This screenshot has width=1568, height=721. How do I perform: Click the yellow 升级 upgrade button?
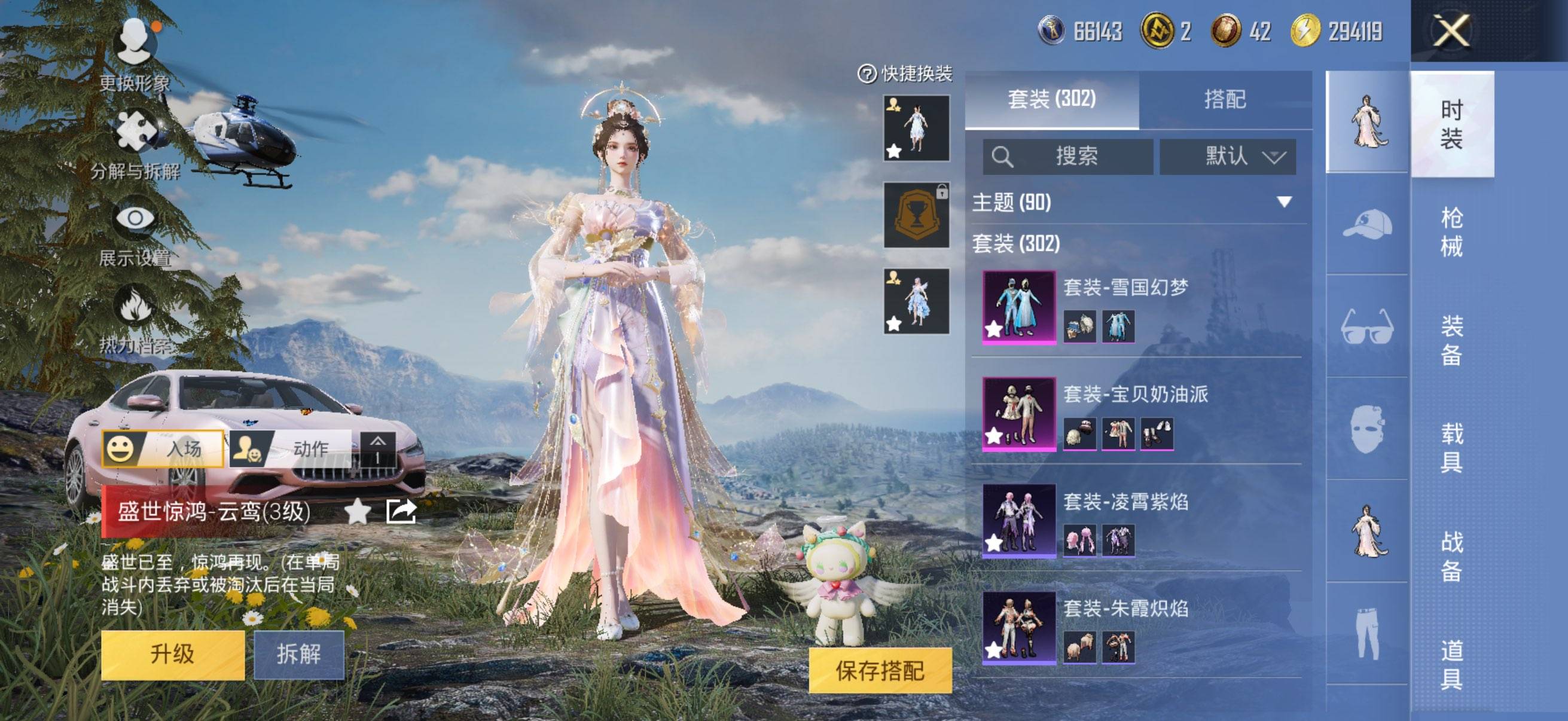(x=172, y=655)
